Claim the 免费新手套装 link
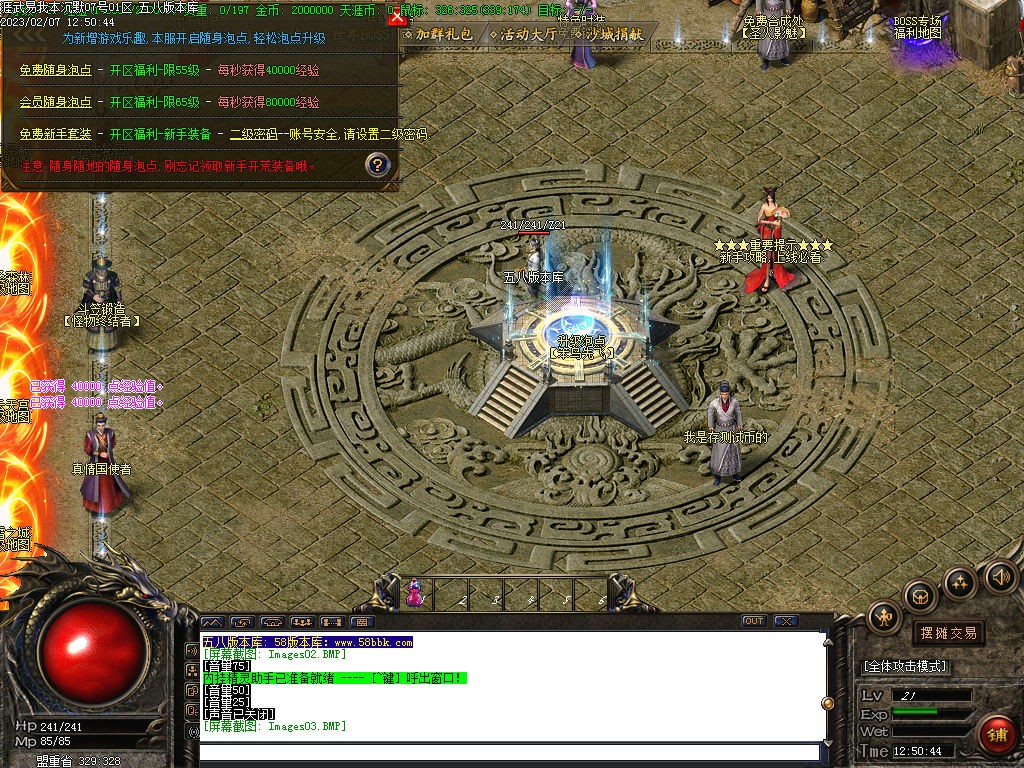The height and width of the screenshot is (768, 1024). pos(55,134)
